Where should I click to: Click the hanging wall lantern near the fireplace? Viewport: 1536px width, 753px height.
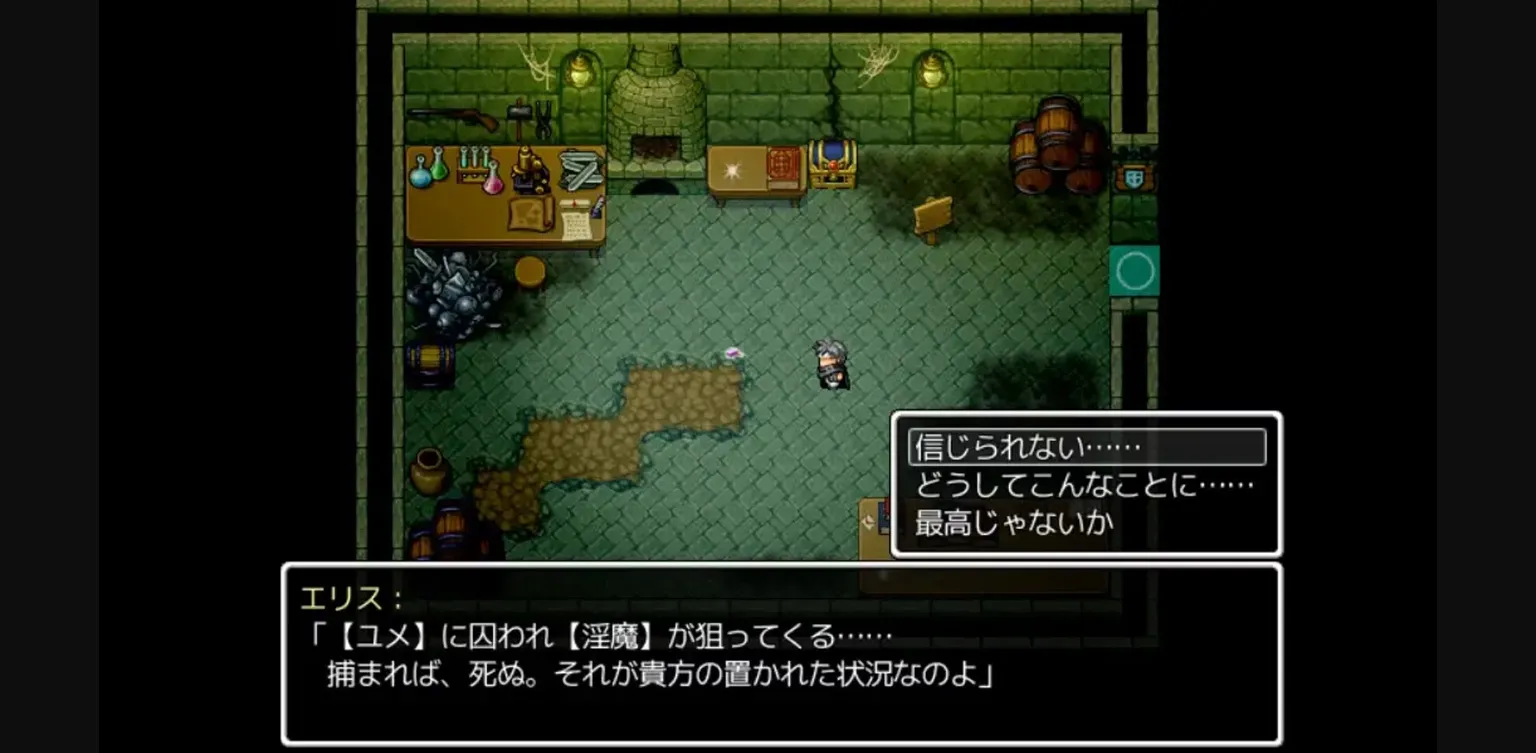point(581,72)
